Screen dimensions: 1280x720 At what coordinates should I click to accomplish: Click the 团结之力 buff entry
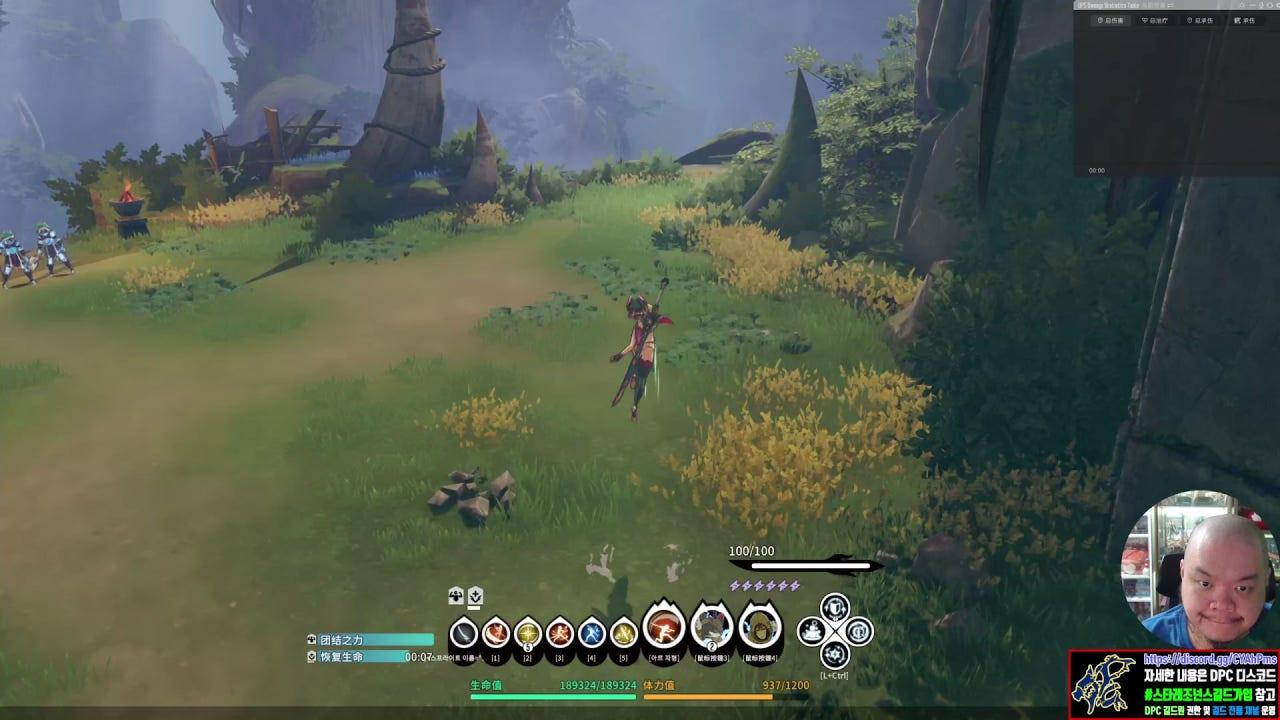tap(370, 640)
